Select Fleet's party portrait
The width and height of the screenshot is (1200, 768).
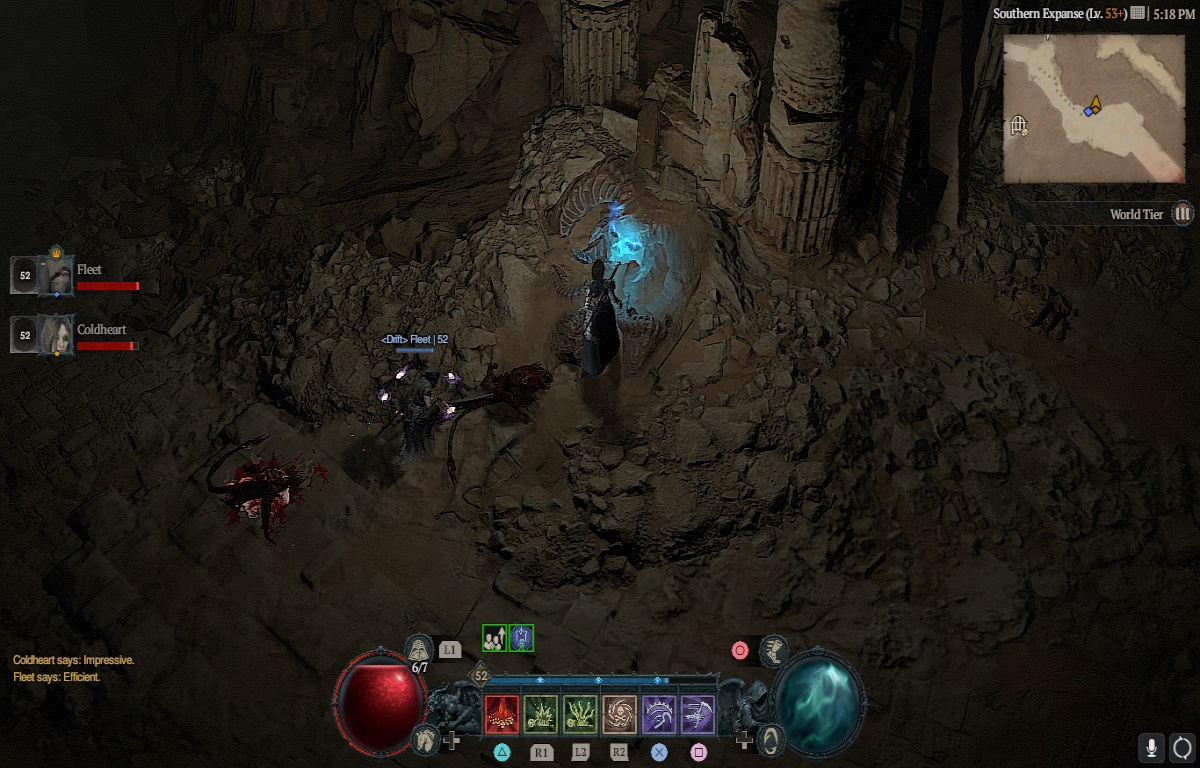pos(57,275)
